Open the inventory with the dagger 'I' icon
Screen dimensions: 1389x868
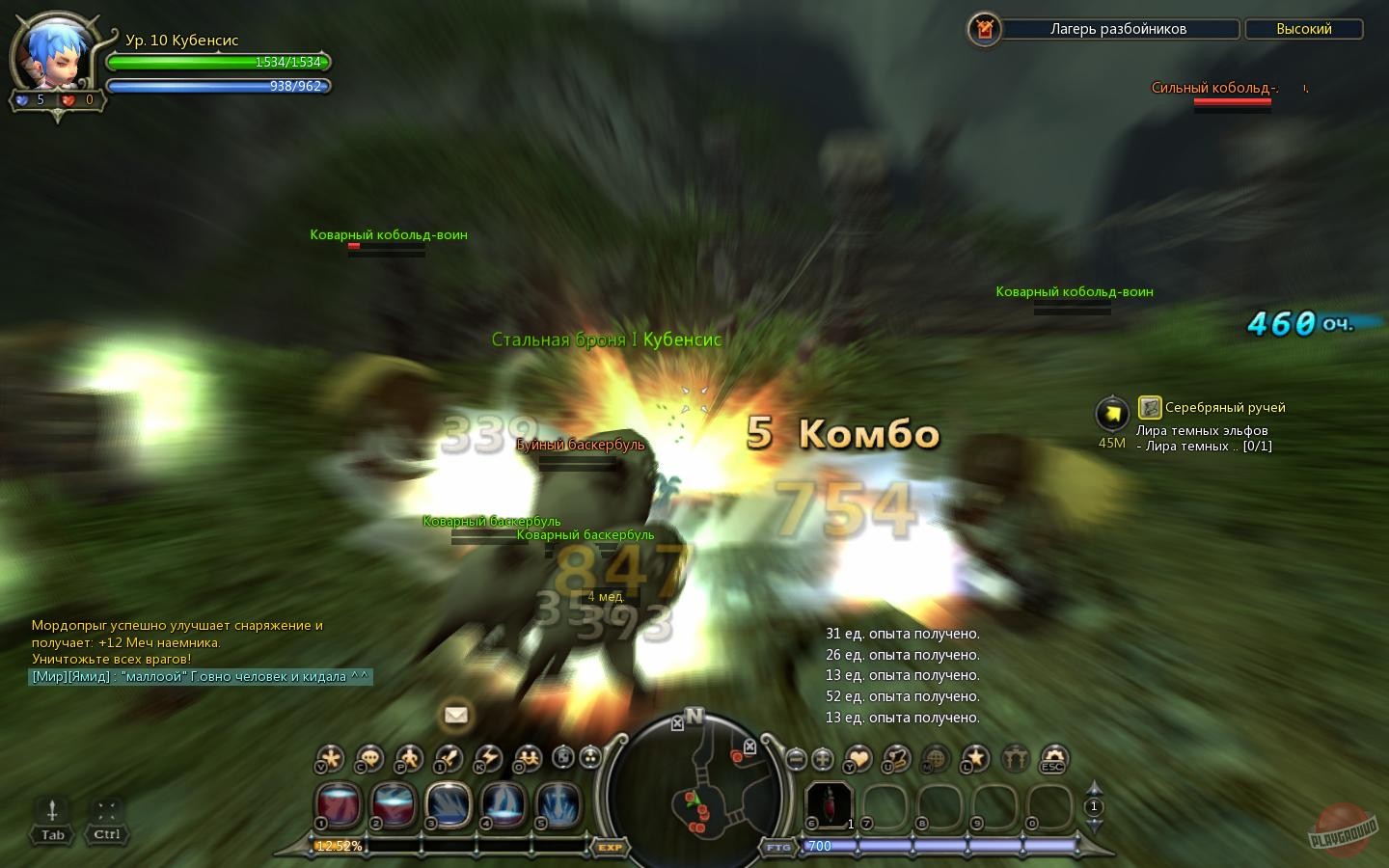pyautogui.click(x=447, y=760)
